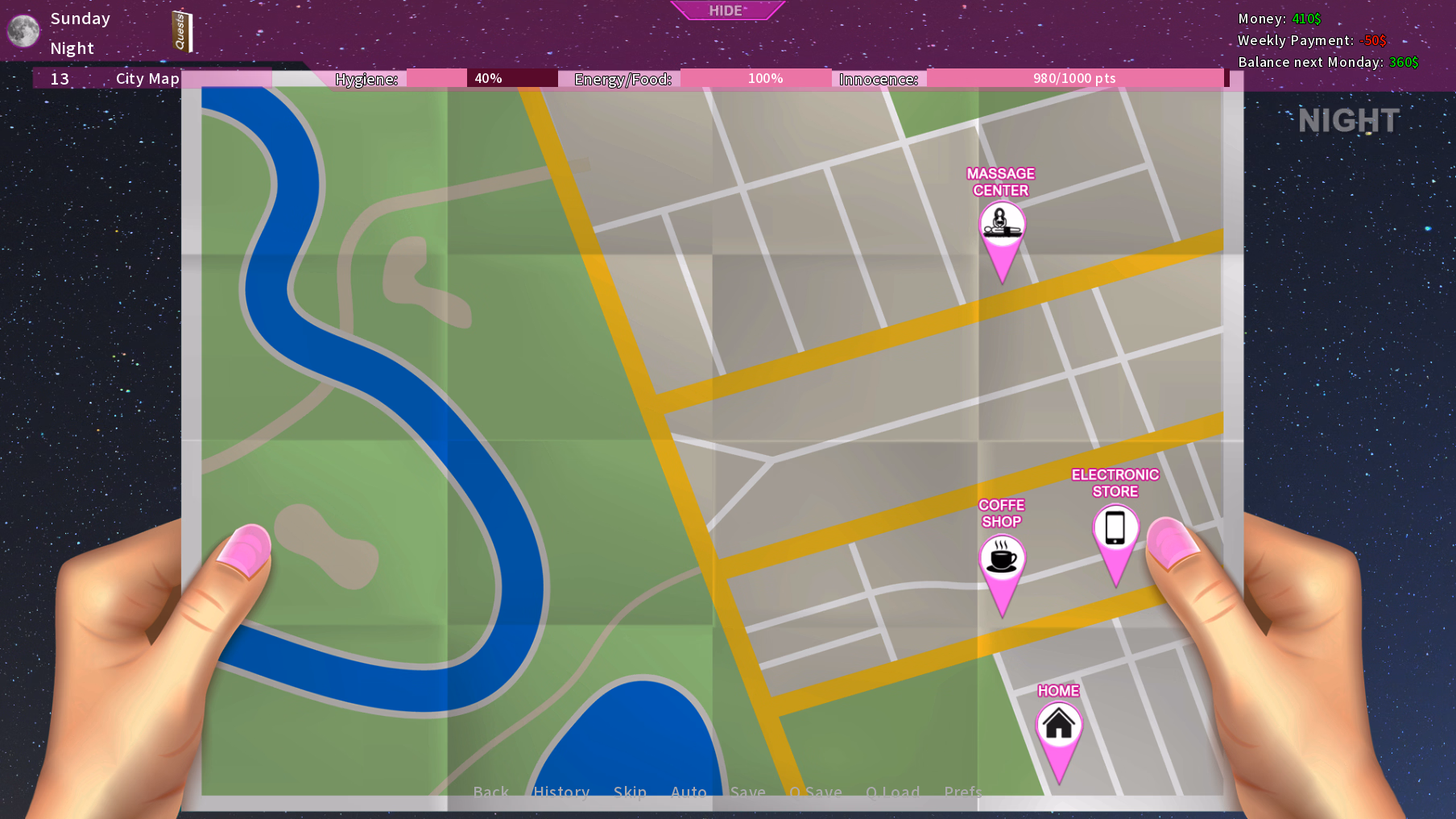
Task: Perform a Quick Save with Q Save
Action: click(x=816, y=792)
